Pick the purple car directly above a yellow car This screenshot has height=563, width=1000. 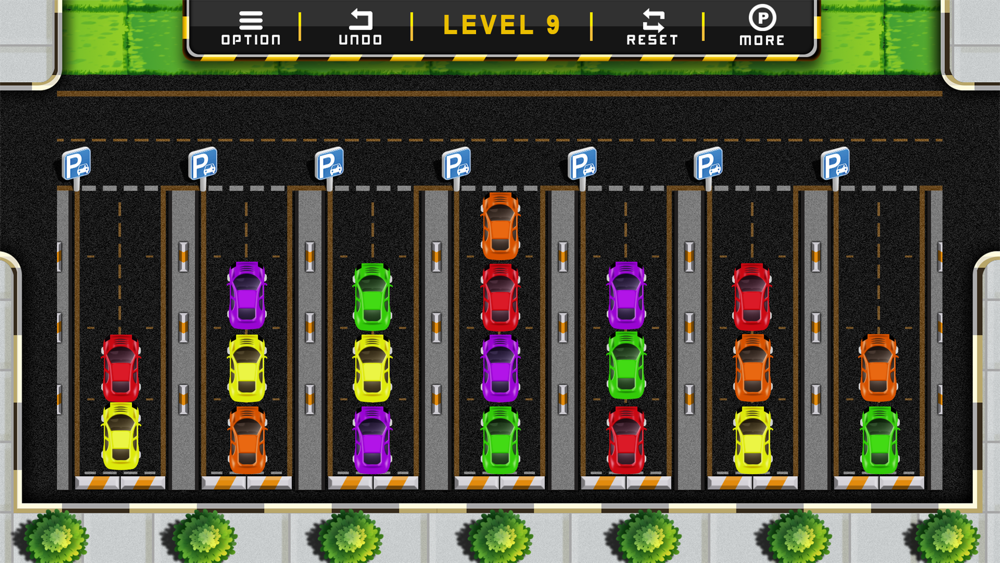point(247,296)
